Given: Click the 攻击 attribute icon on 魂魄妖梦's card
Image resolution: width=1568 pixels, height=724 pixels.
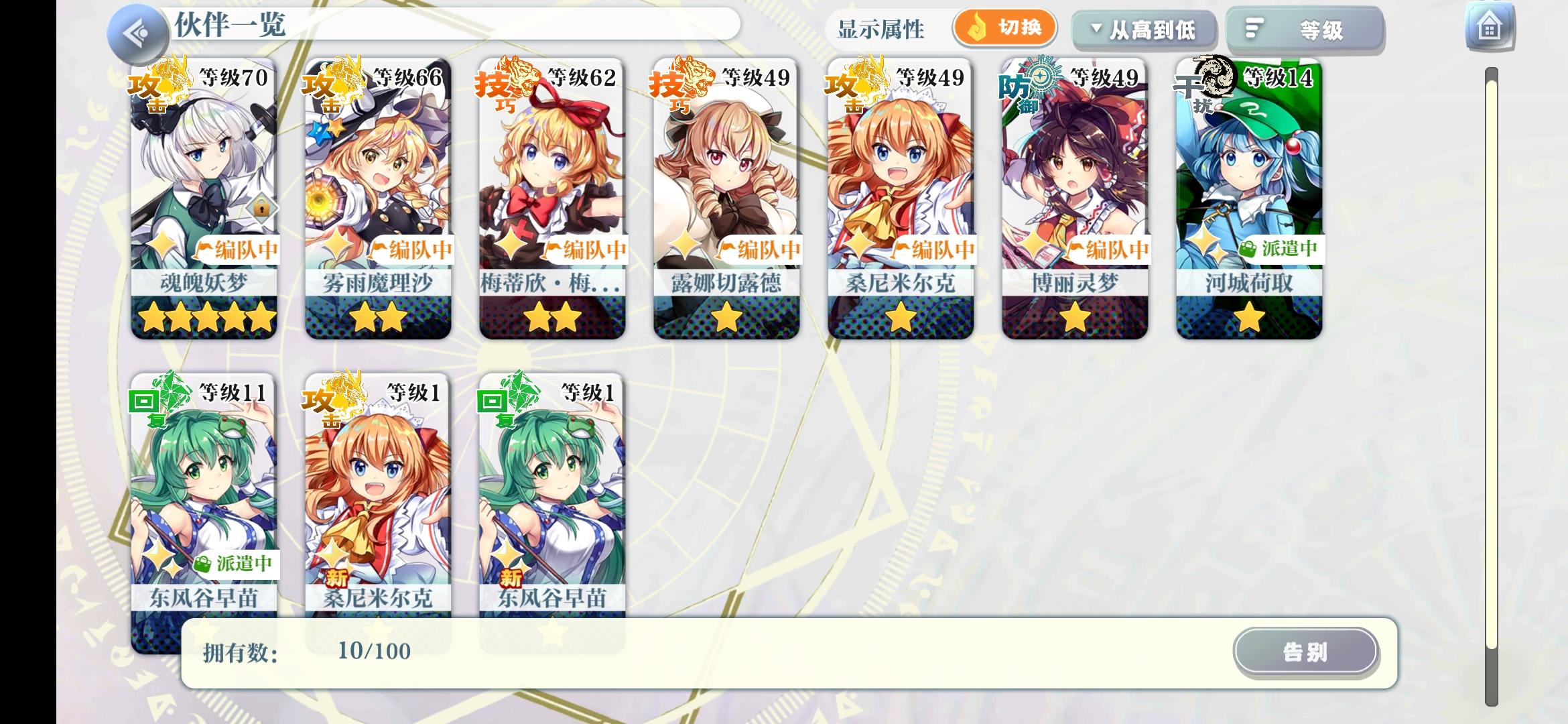Looking at the screenshot, I should tap(150, 90).
